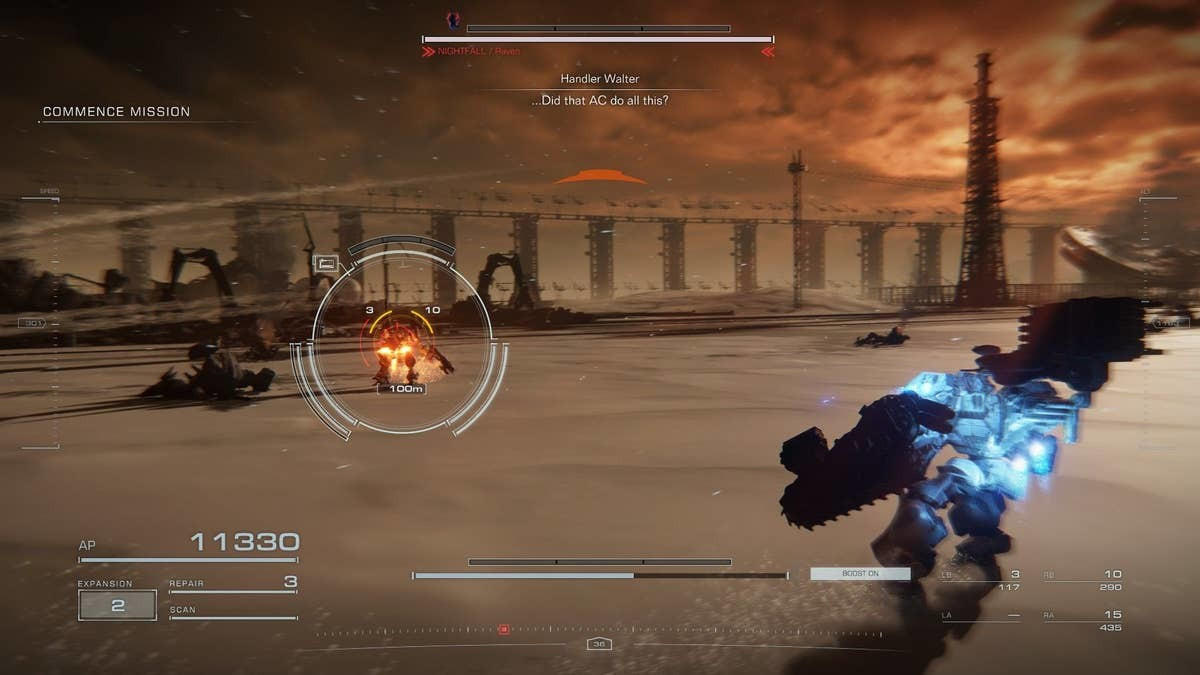Select the Expansion slot box
Screen dimensions: 1200x675
tap(117, 605)
